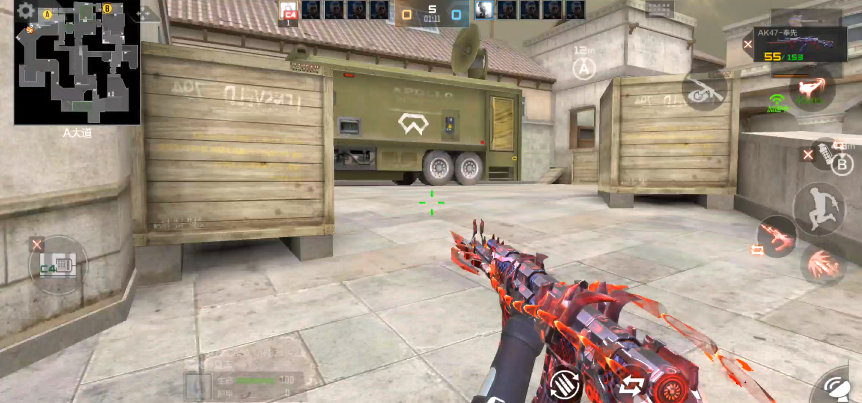Tap the C4 bomb plant button
The height and width of the screenshot is (403, 862).
(x=57, y=265)
